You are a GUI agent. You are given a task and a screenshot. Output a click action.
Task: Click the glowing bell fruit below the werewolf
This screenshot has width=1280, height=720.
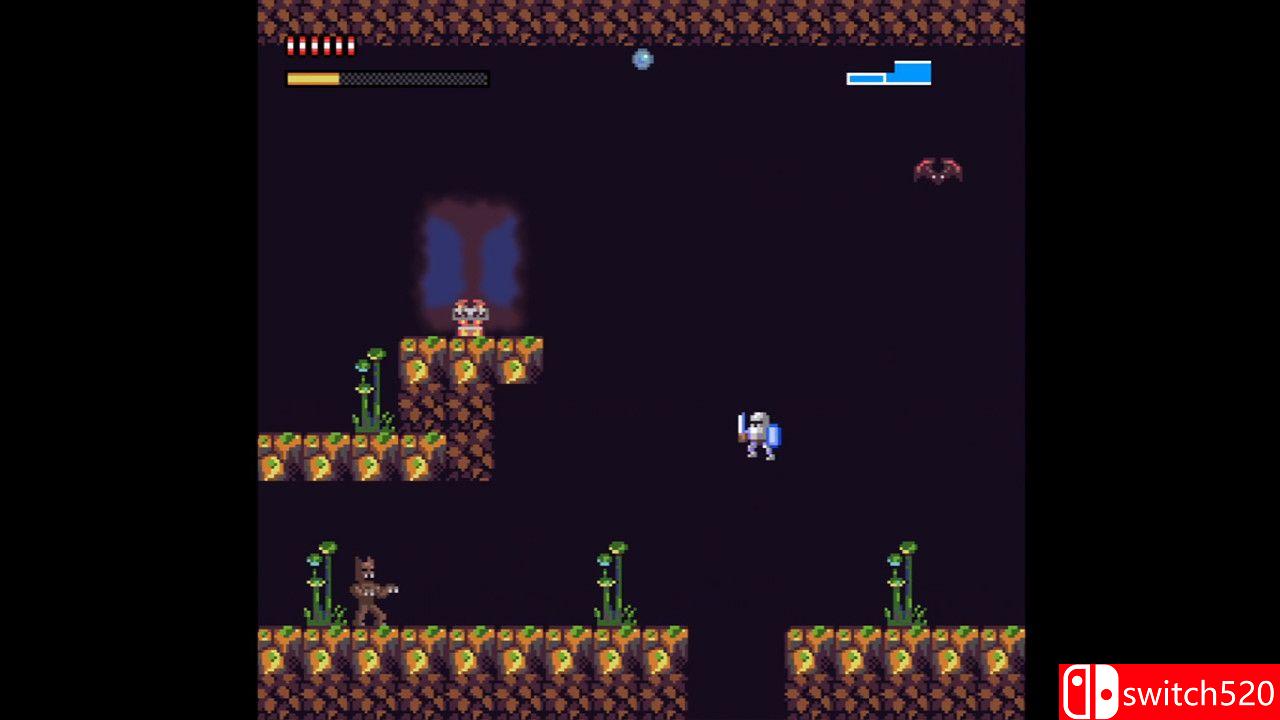tap(368, 660)
